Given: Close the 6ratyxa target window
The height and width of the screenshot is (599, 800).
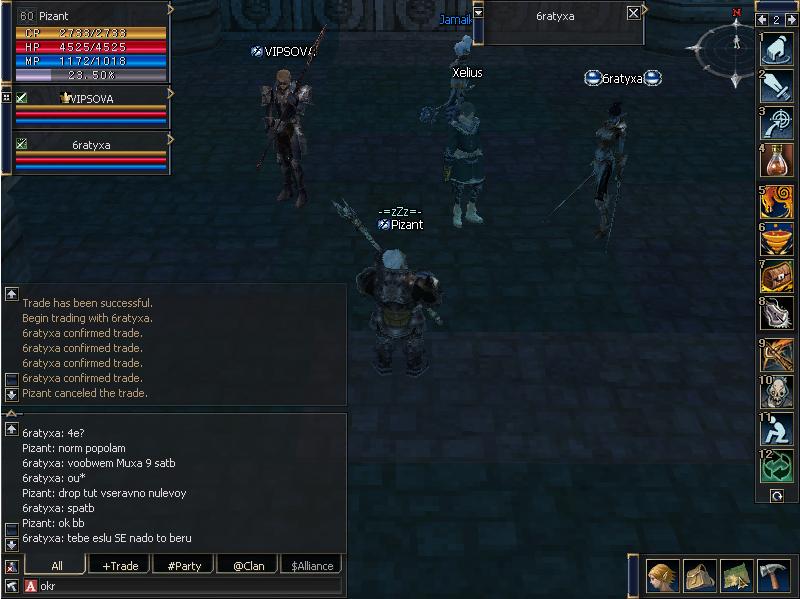Looking at the screenshot, I should click(633, 13).
